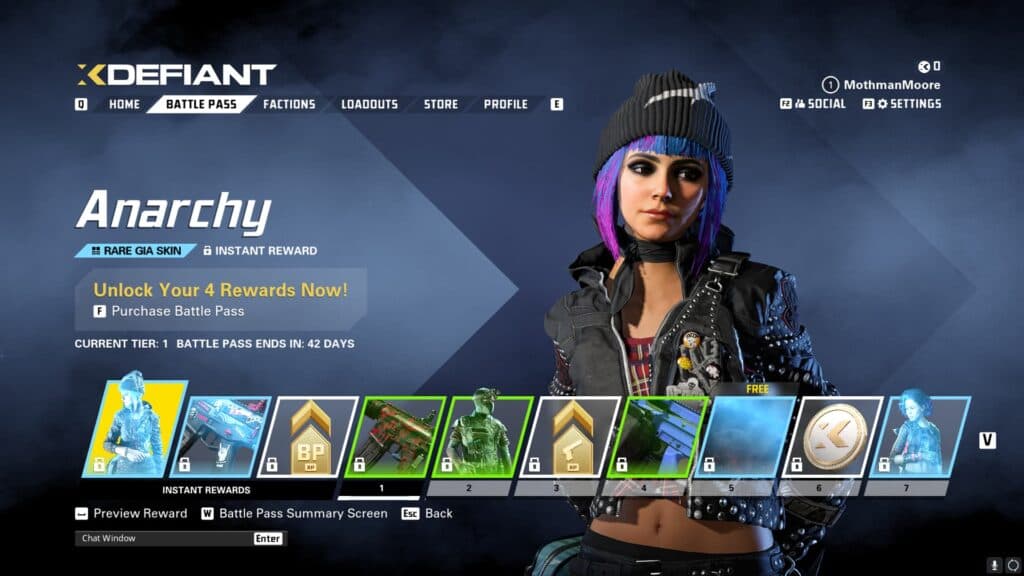Open the Factions tab
Image resolution: width=1024 pixels, height=576 pixels.
coord(289,104)
